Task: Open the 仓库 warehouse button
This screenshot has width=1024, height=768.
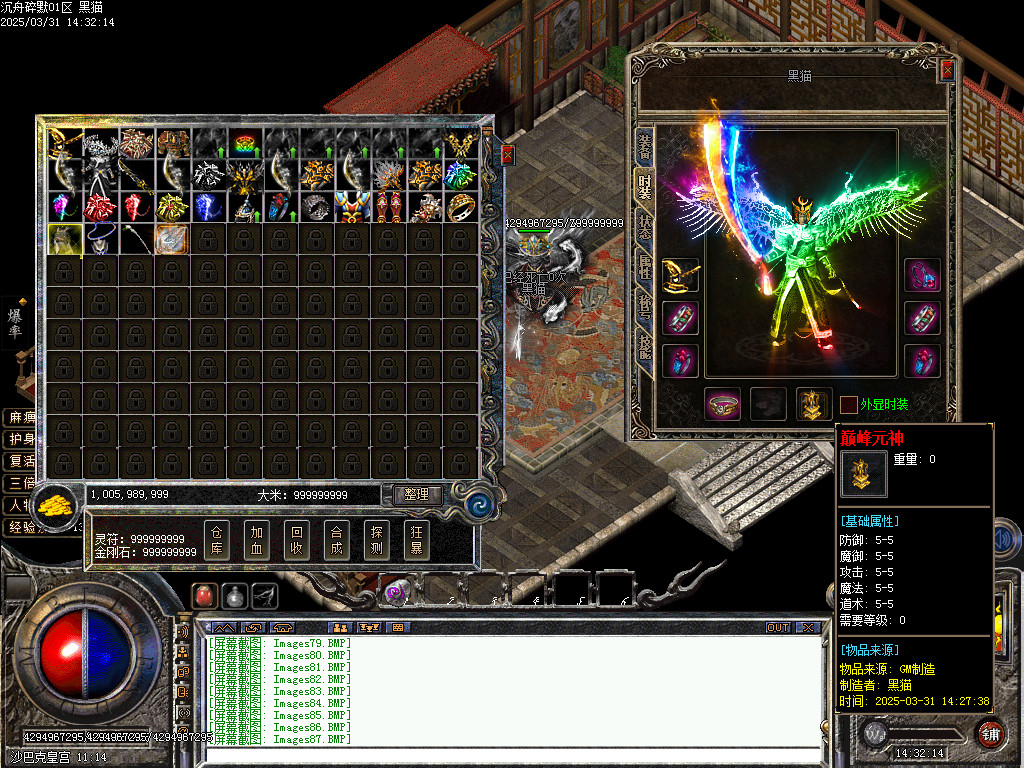Action: point(217,540)
